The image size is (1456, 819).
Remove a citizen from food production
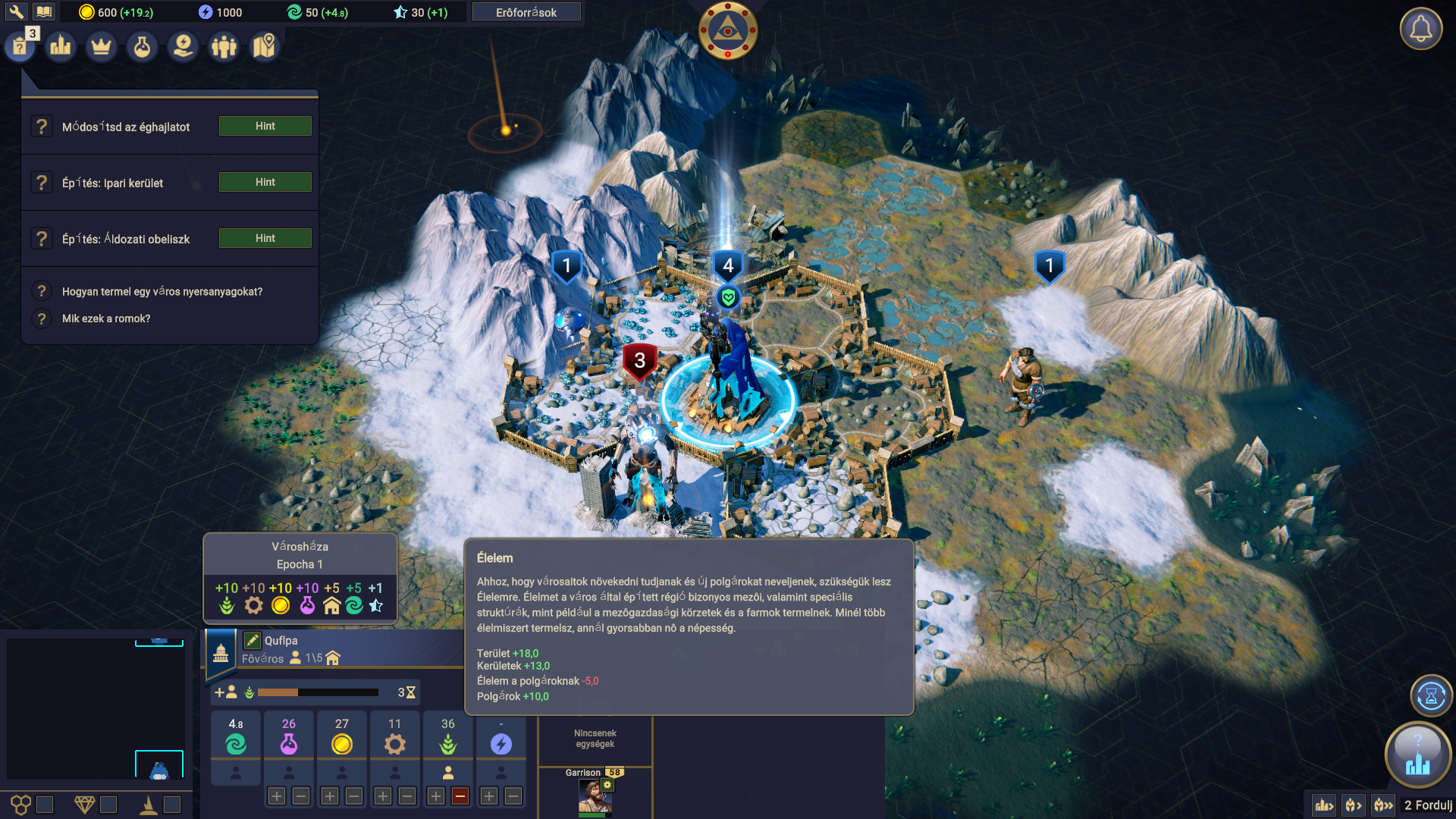(x=460, y=795)
